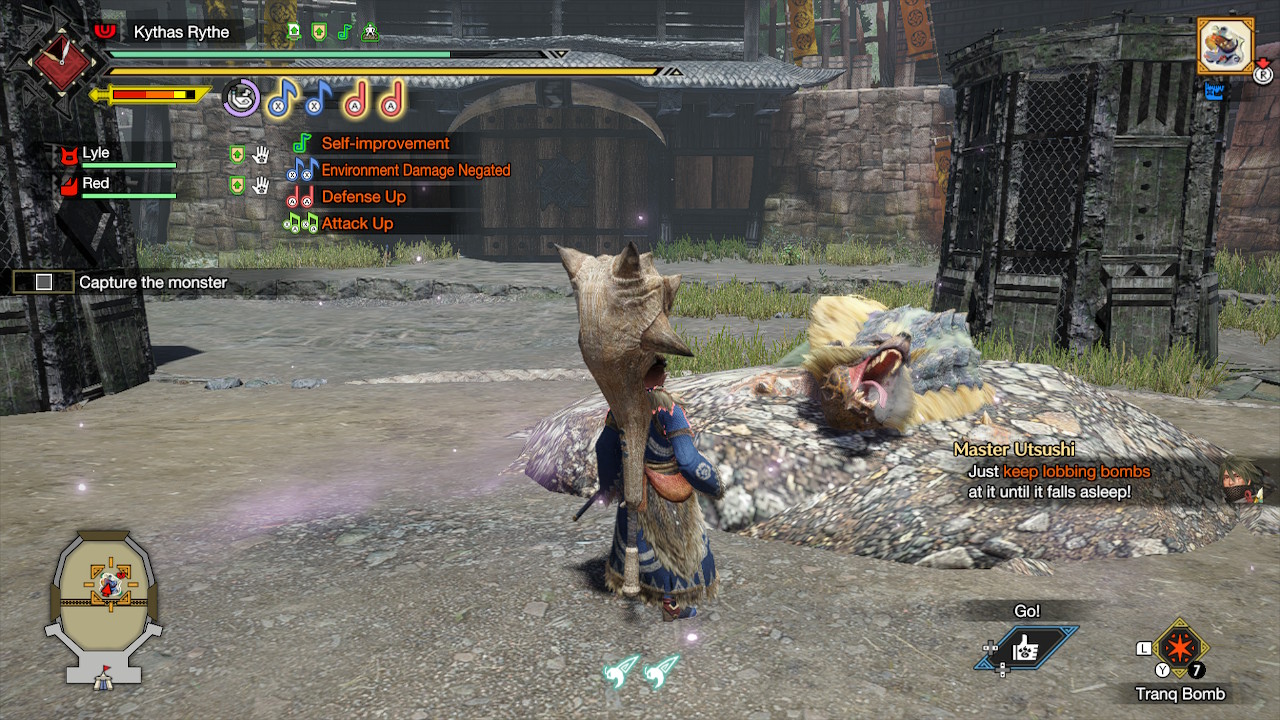Screen dimensions: 1280x720
Task: Click the purple hunting horn performance gauge
Action: pyautogui.click(x=241, y=98)
